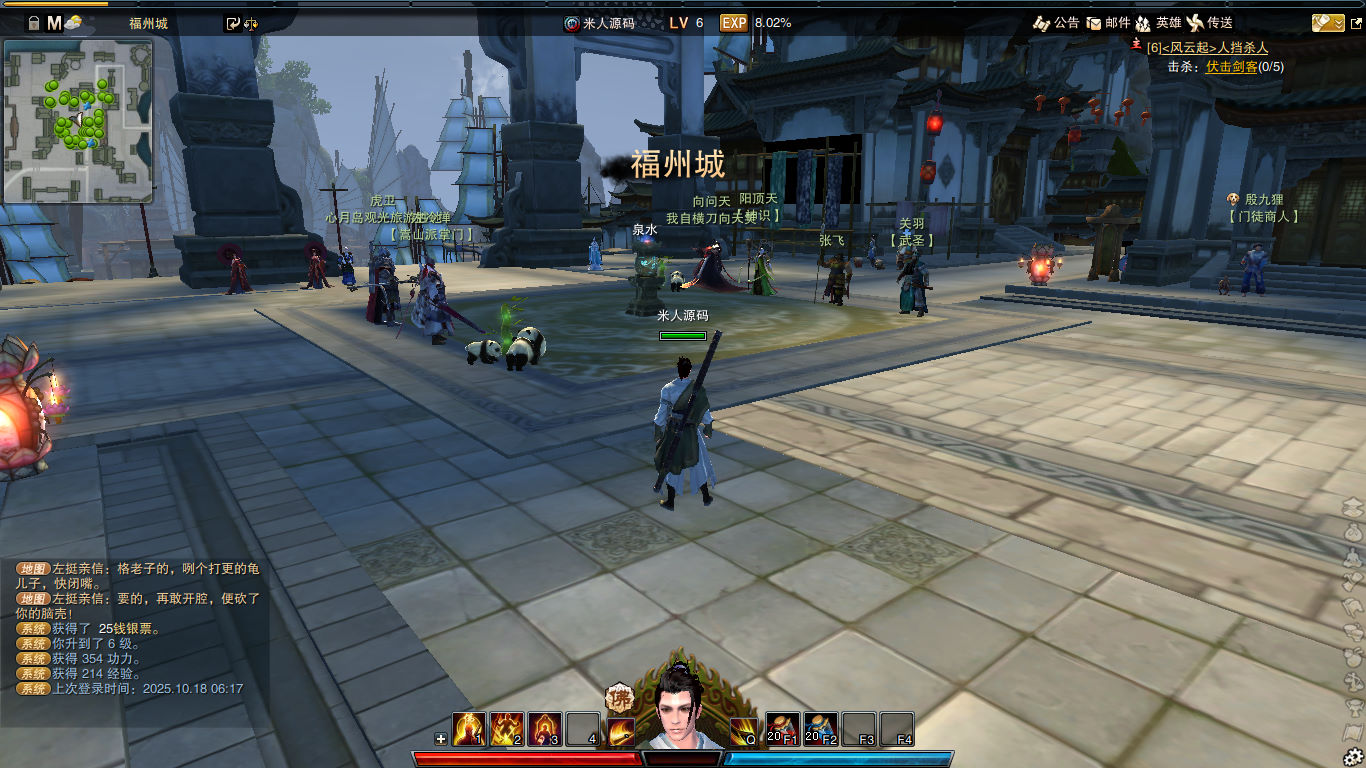Use the flaming figure skill in slot 2
1366x768 pixels.
(x=507, y=729)
